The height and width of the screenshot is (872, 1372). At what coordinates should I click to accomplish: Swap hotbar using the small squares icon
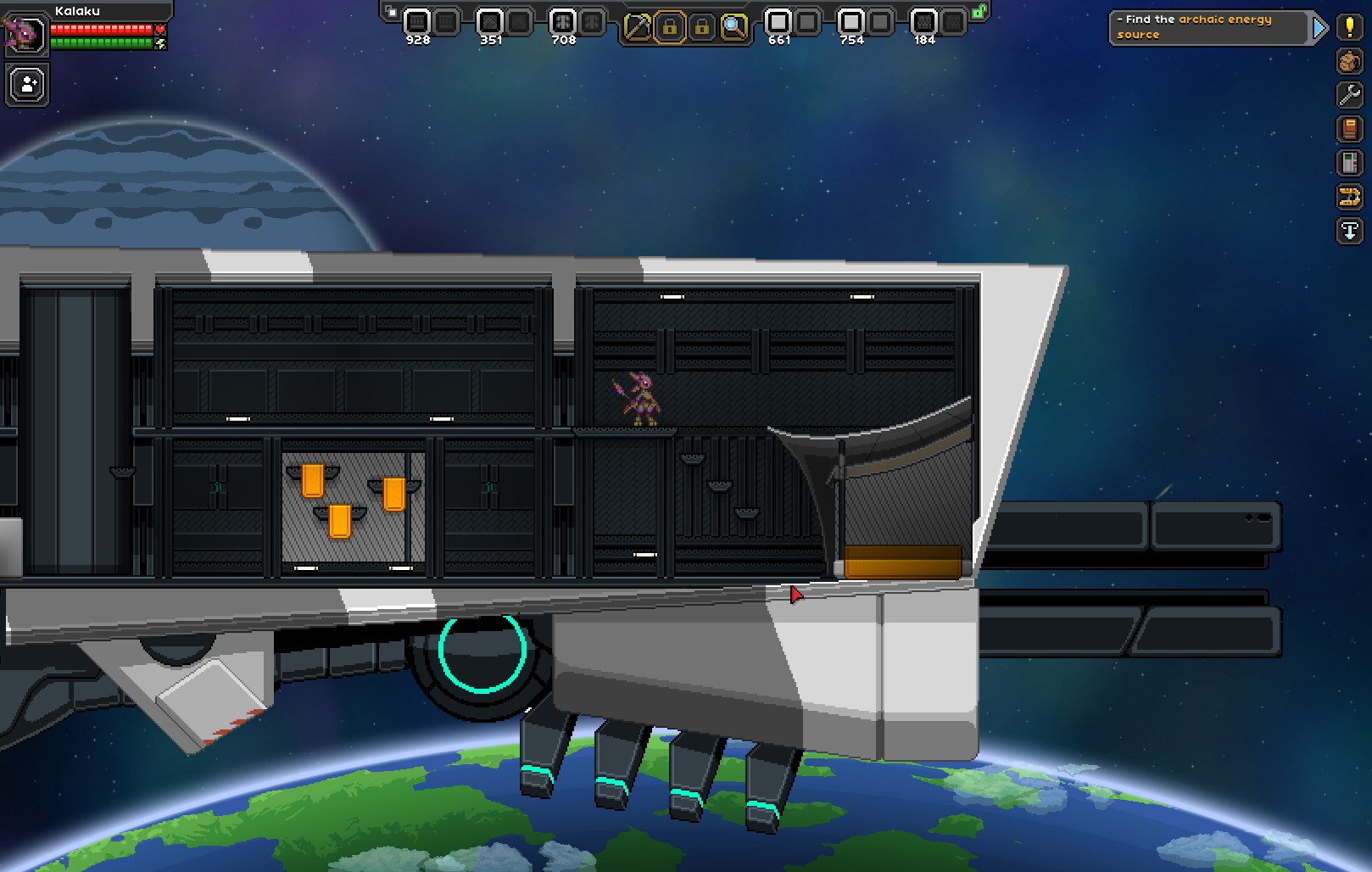(391, 11)
